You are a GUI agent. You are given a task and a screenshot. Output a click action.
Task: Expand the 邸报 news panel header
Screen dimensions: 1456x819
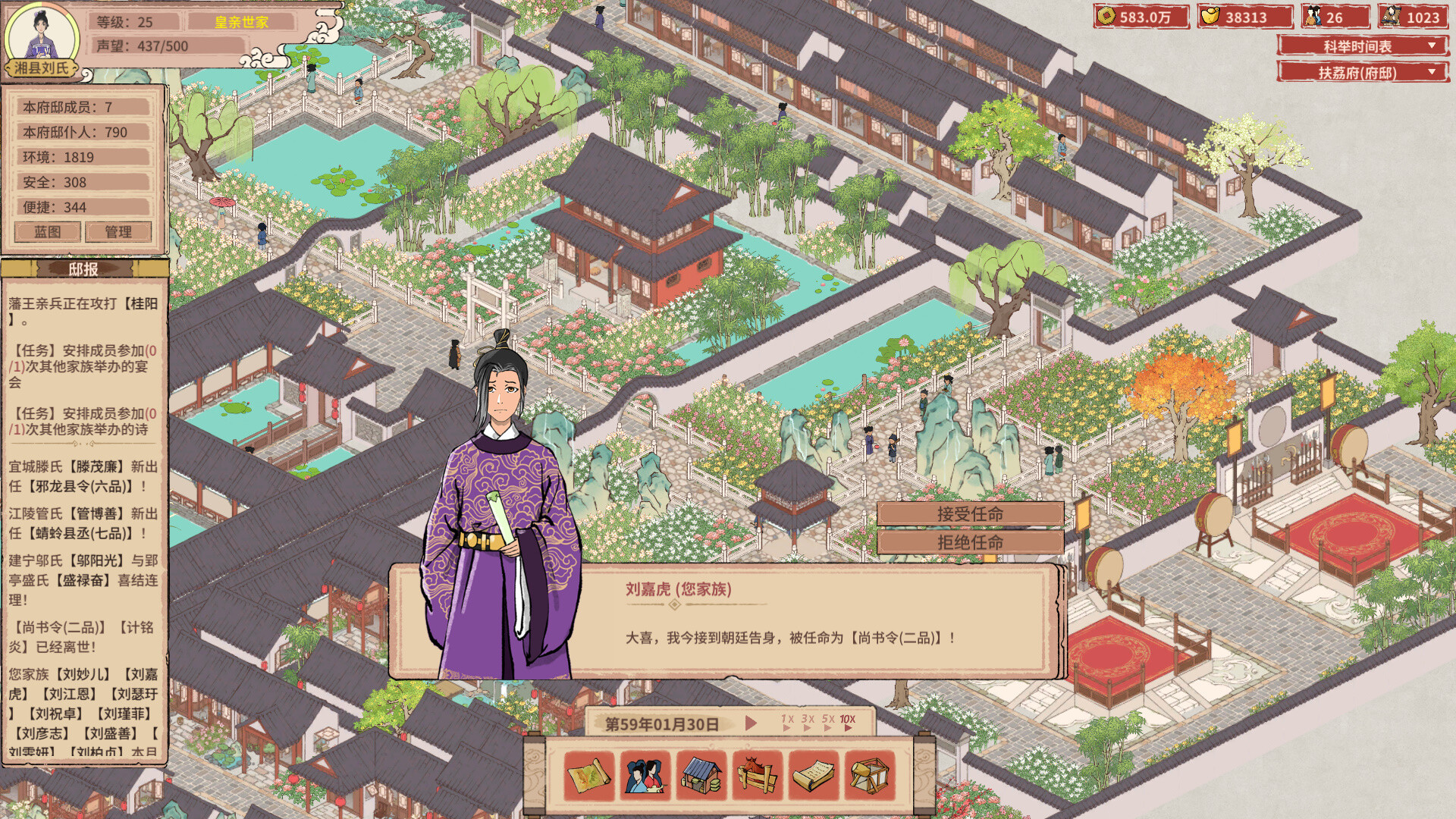[x=83, y=267]
